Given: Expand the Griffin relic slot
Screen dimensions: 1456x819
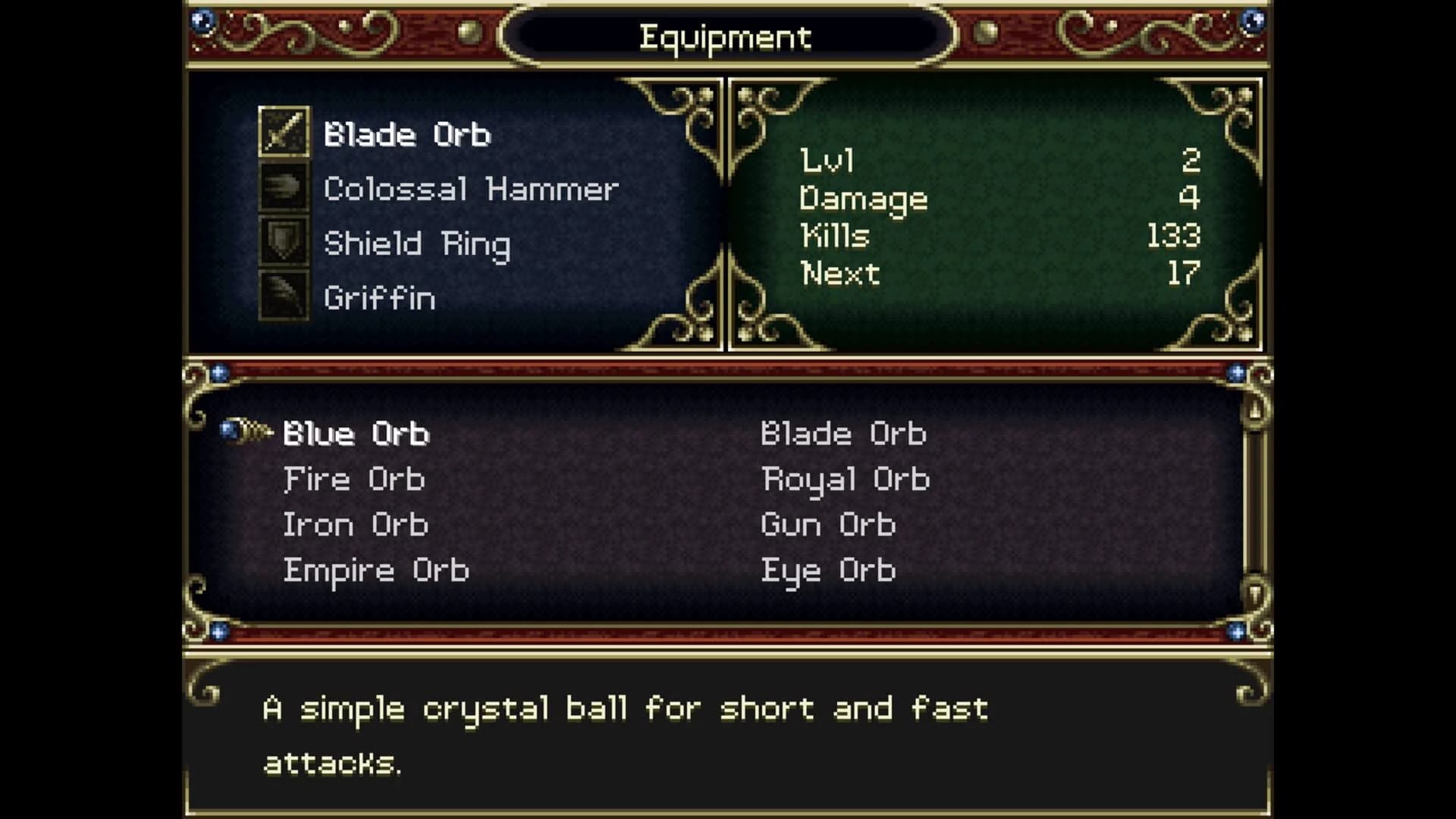Looking at the screenshot, I should pos(379,298).
